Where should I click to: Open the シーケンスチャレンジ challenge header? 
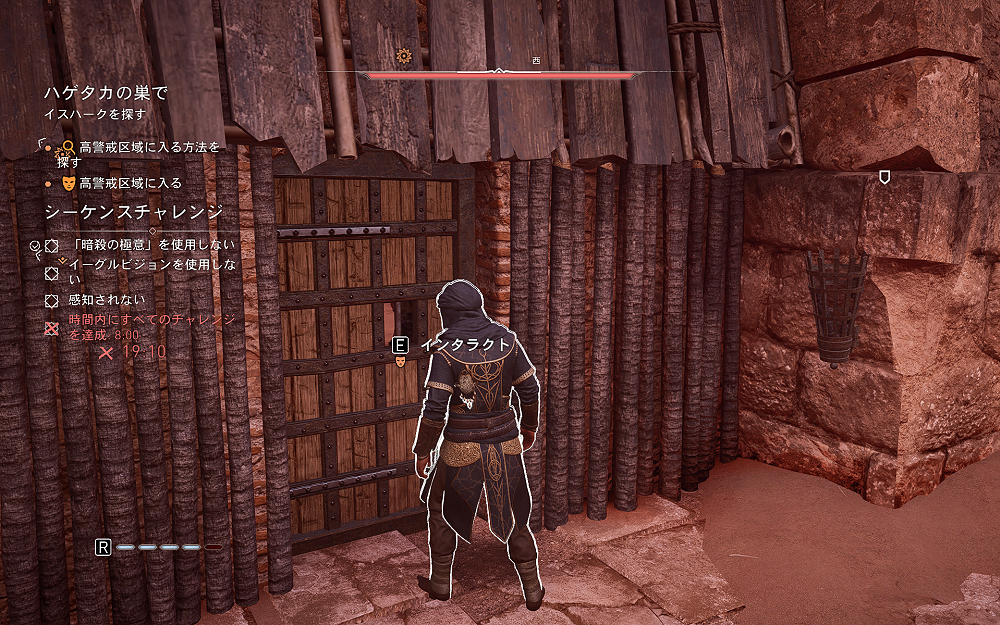click(133, 213)
